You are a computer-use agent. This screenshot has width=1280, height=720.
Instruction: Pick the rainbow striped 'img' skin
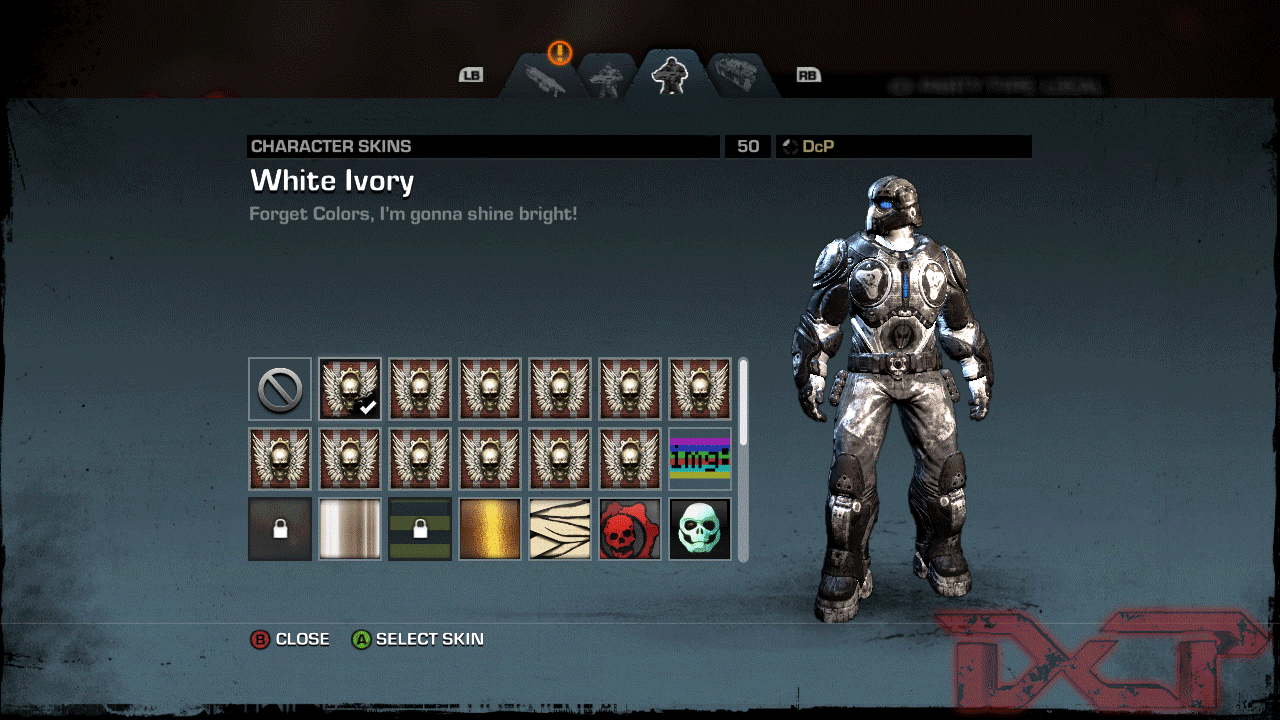point(700,459)
